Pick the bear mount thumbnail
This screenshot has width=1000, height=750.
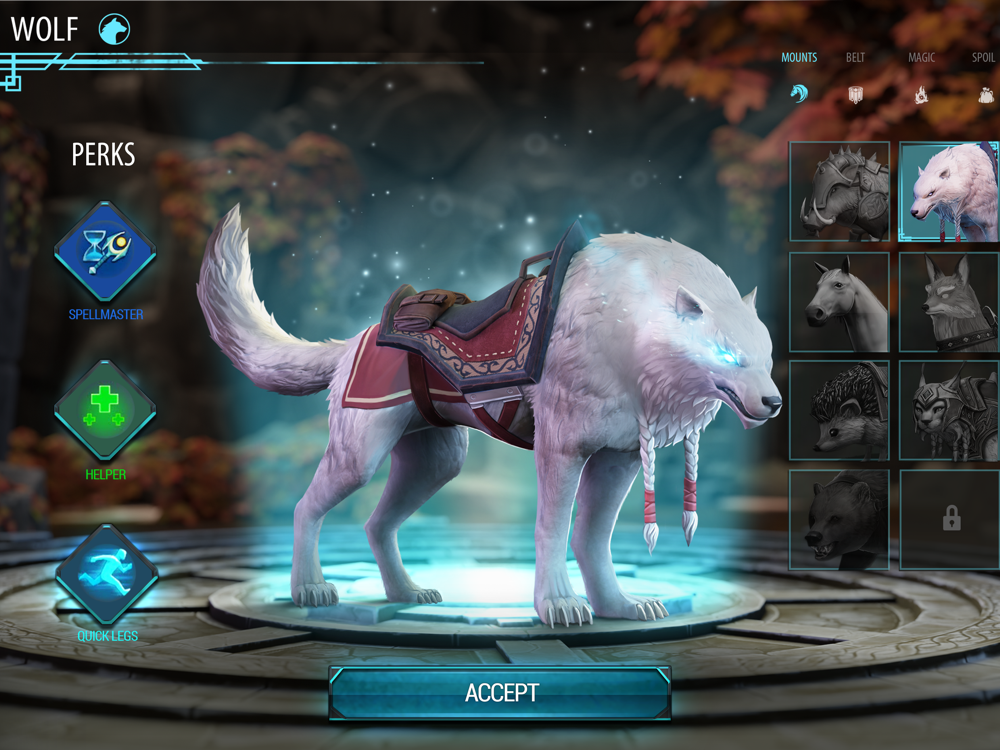[x=839, y=520]
